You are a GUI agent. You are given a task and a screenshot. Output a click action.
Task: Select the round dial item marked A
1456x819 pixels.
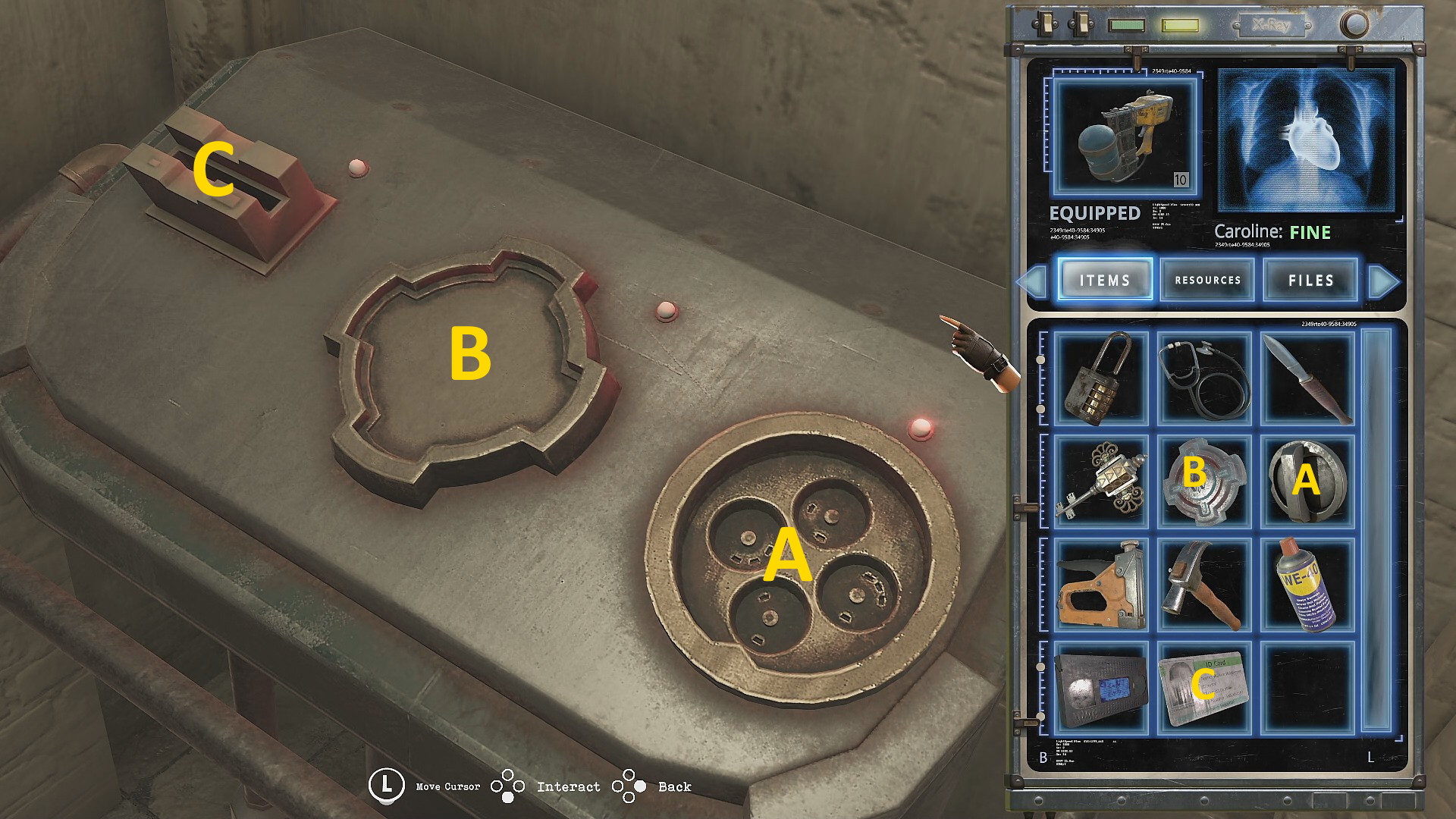(x=1307, y=481)
